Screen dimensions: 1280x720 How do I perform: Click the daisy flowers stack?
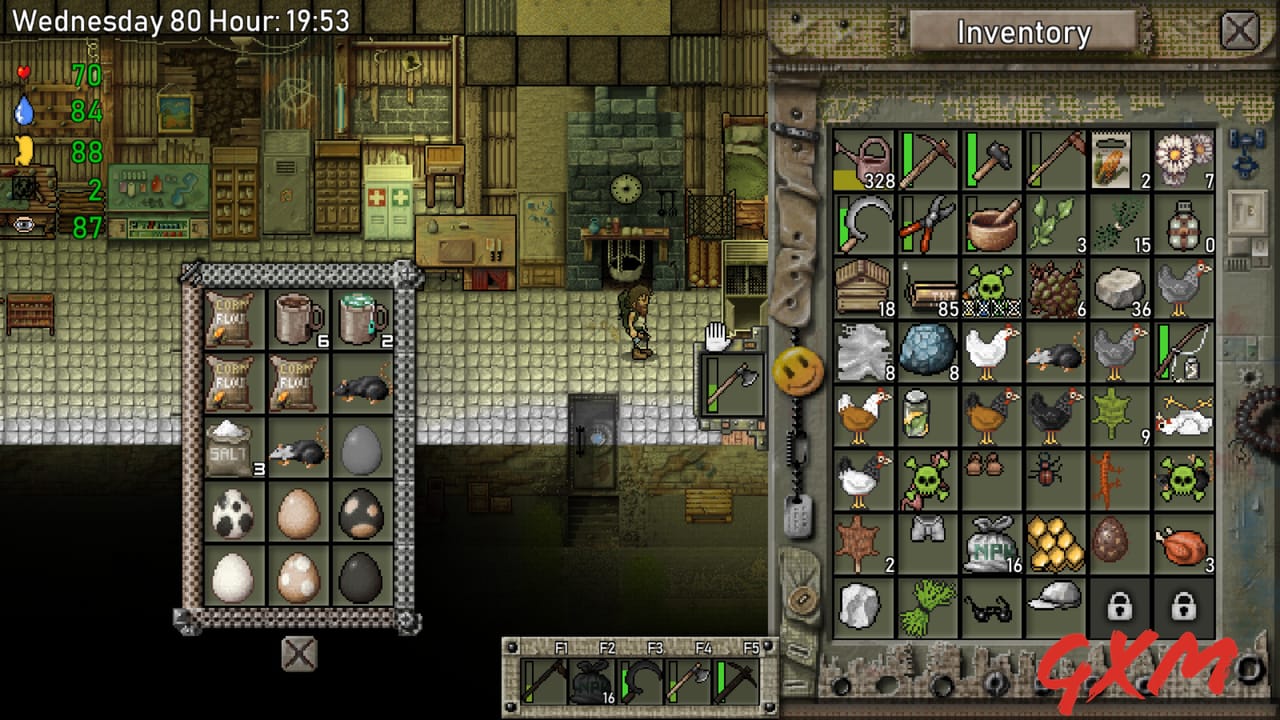tap(1182, 160)
